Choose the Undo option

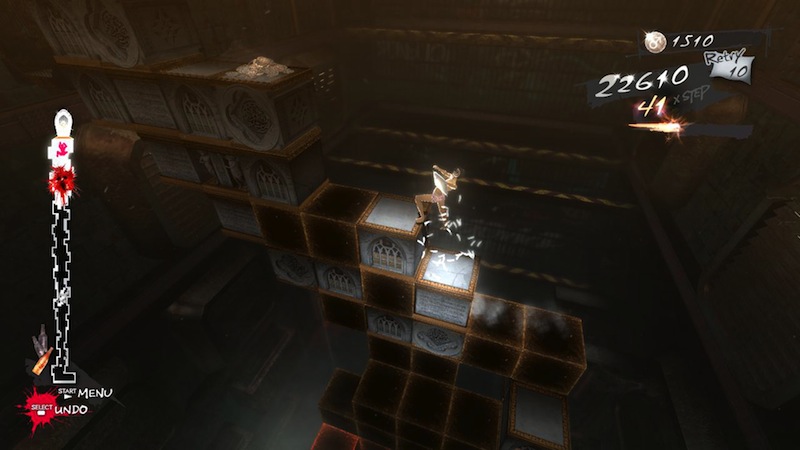pos(72,410)
